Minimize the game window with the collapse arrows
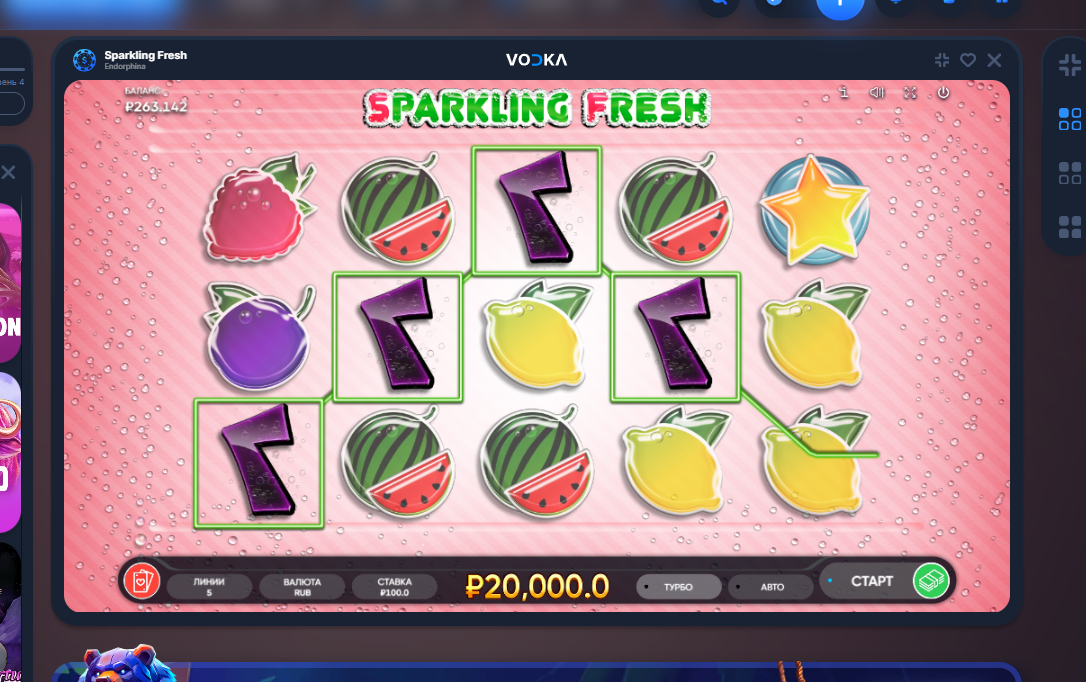The width and height of the screenshot is (1086, 682). click(942, 60)
